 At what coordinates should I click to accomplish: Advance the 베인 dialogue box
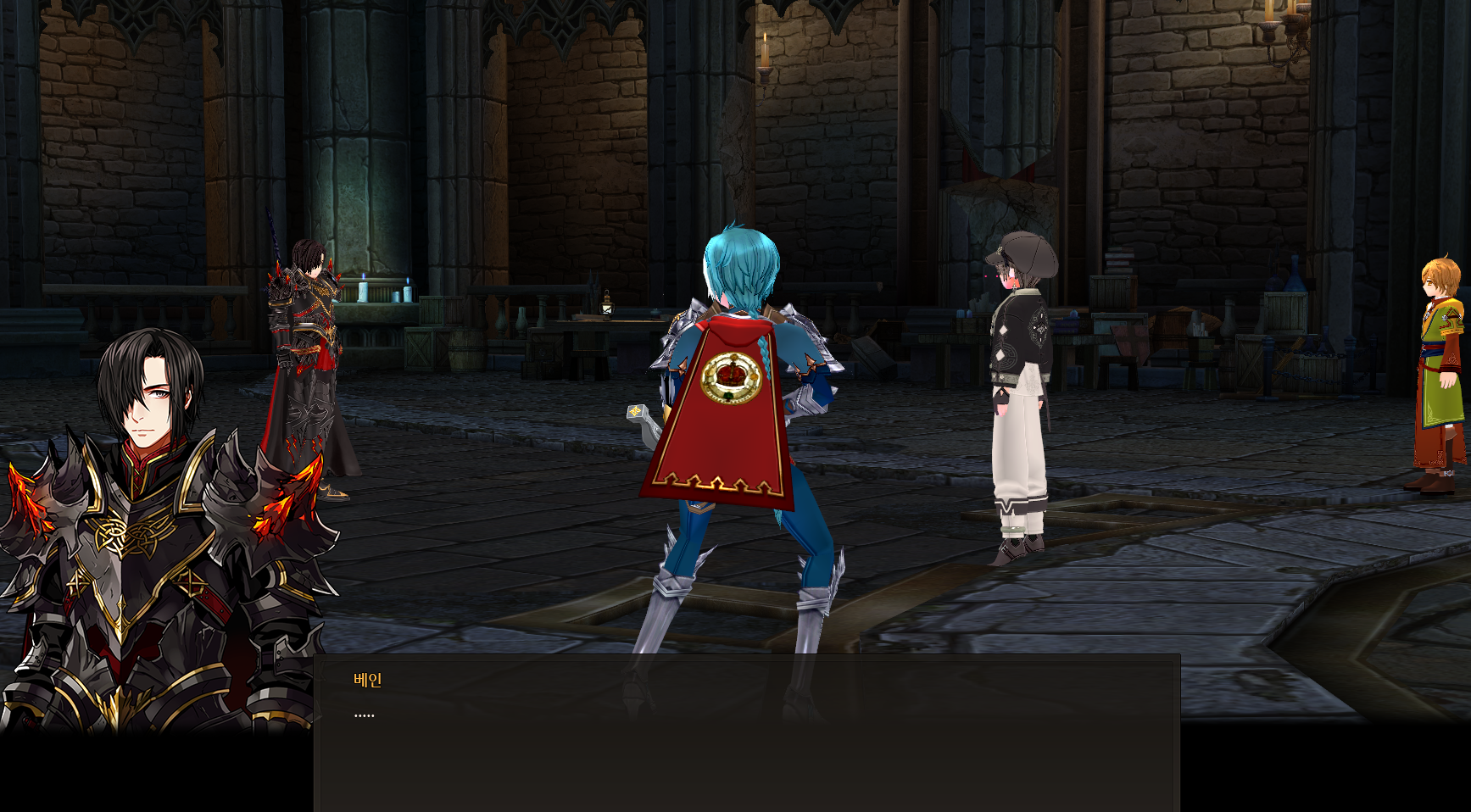tap(746, 733)
